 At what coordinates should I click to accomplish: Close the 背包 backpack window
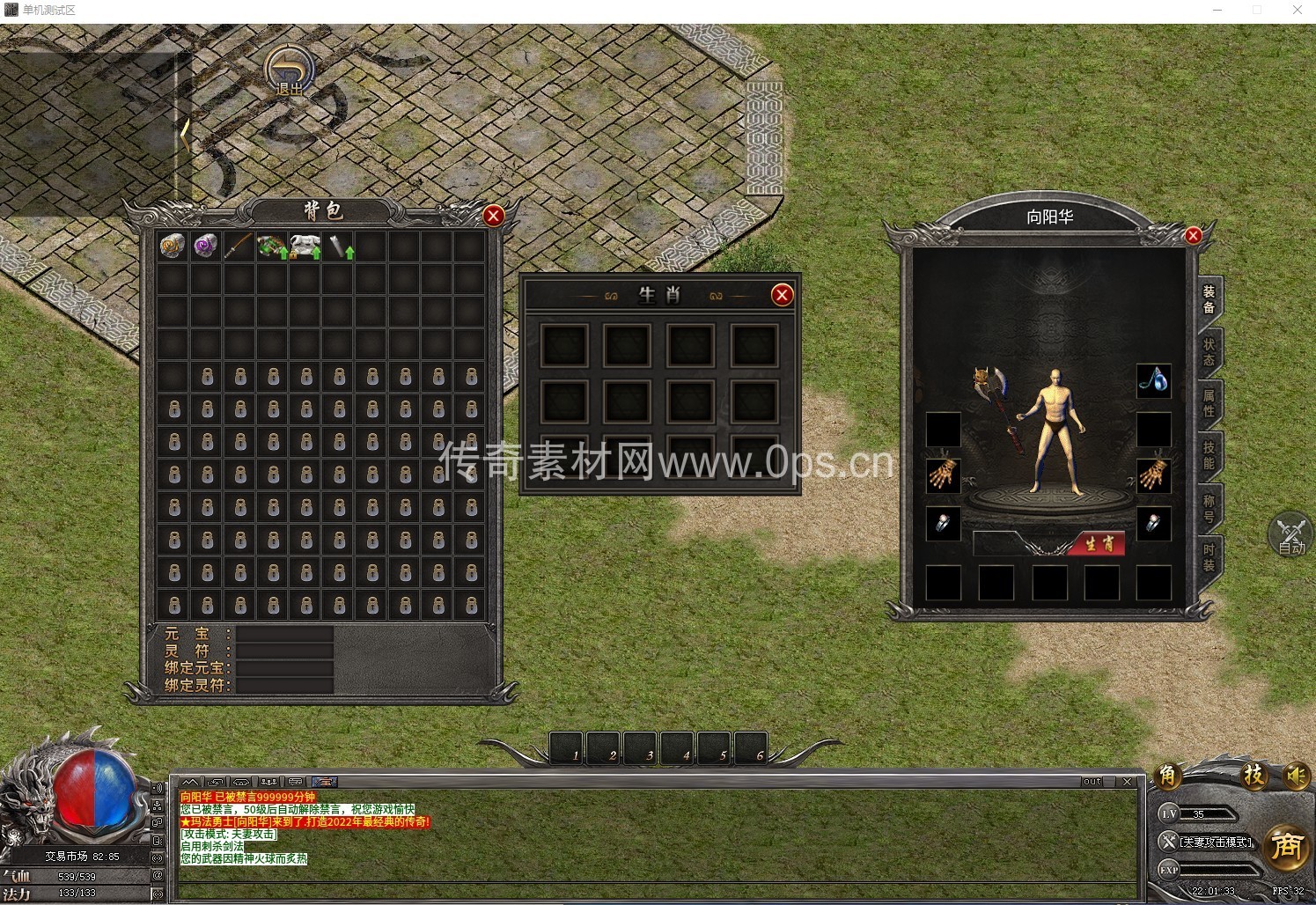(493, 216)
